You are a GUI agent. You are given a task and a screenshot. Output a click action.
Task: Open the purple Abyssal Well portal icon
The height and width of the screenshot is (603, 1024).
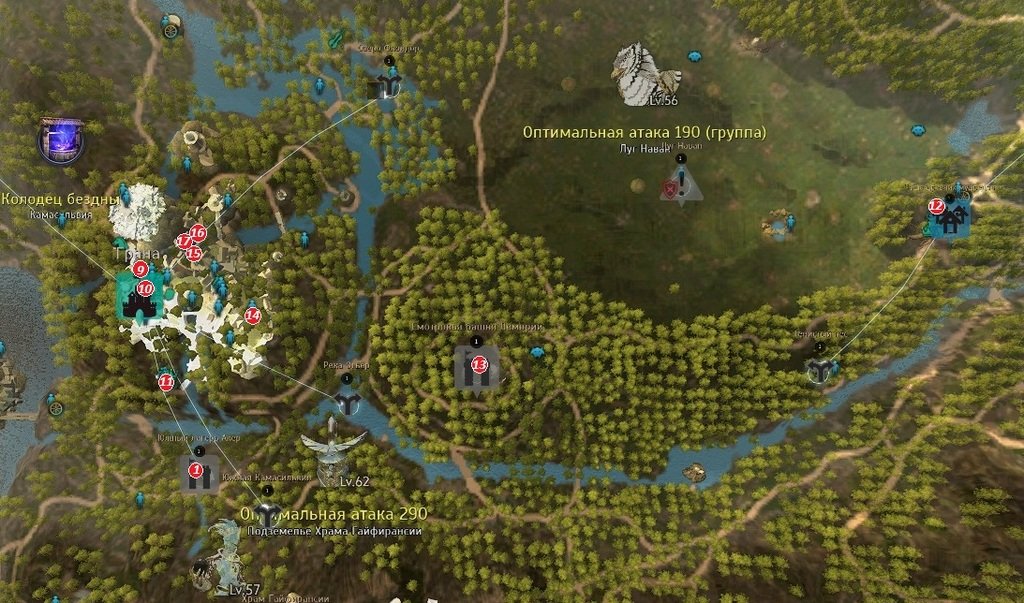click(61, 141)
